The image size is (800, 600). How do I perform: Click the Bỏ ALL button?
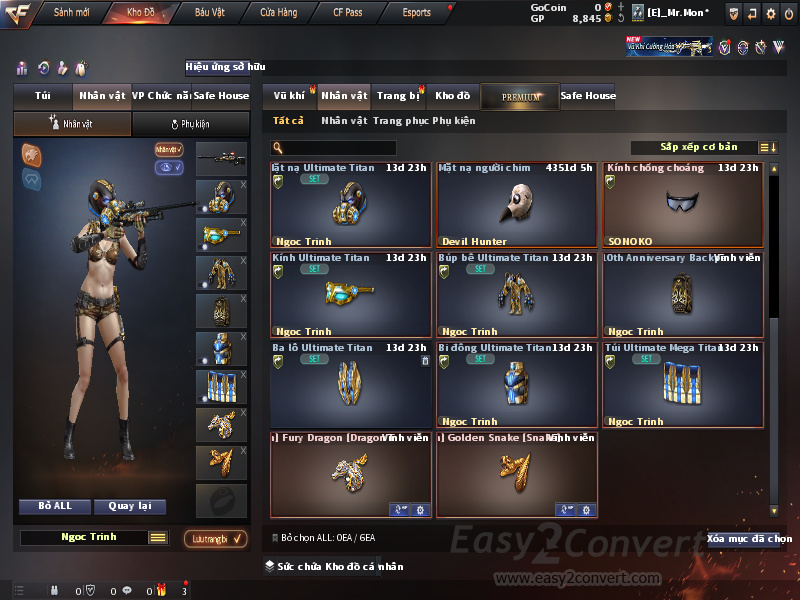pyautogui.click(x=56, y=506)
